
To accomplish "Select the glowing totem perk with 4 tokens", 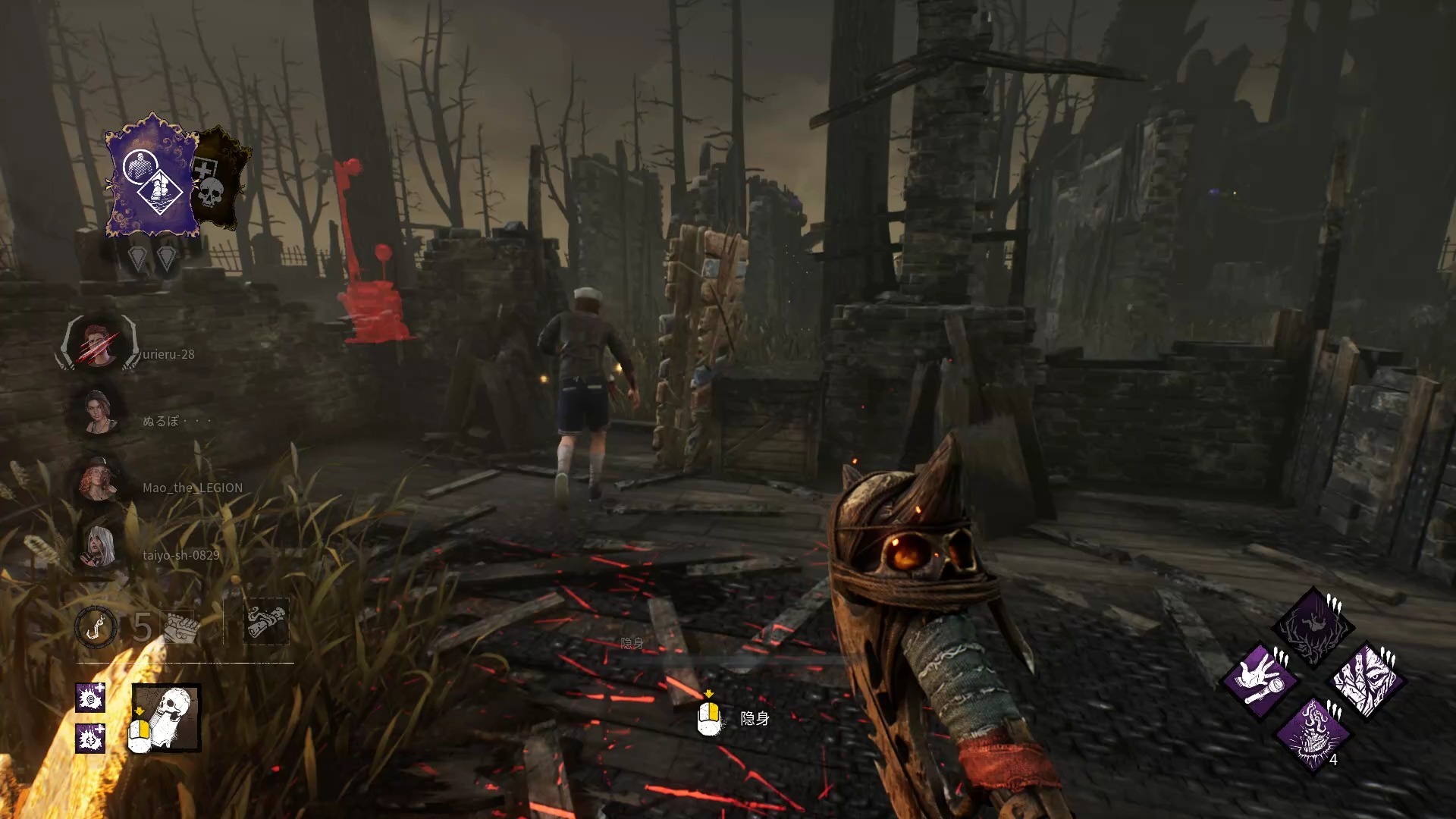I will coord(1313,733).
